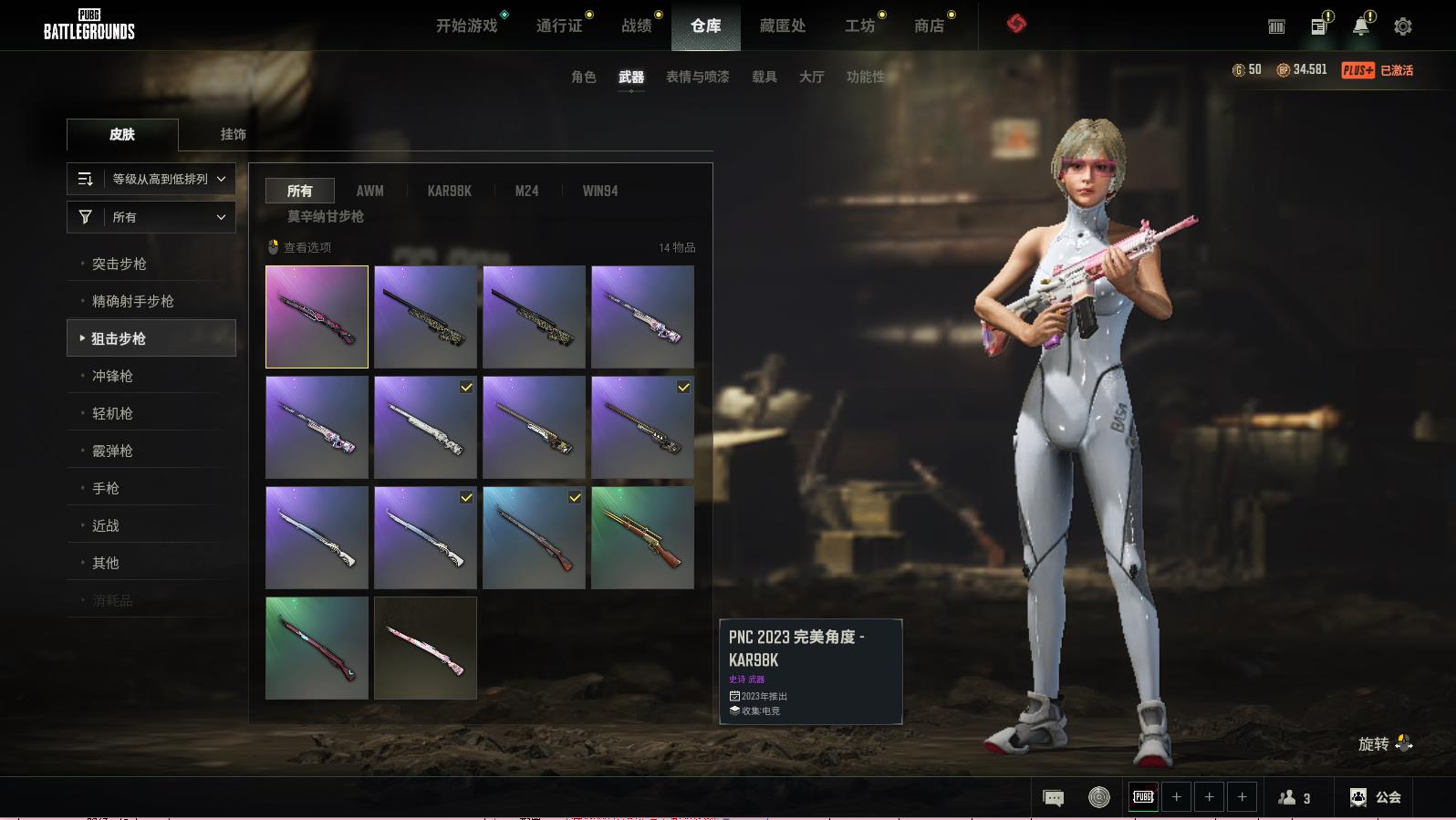This screenshot has height=820, width=1456.
Task: Choose the 突击步枪 assault rifle category
Action: click(x=120, y=264)
